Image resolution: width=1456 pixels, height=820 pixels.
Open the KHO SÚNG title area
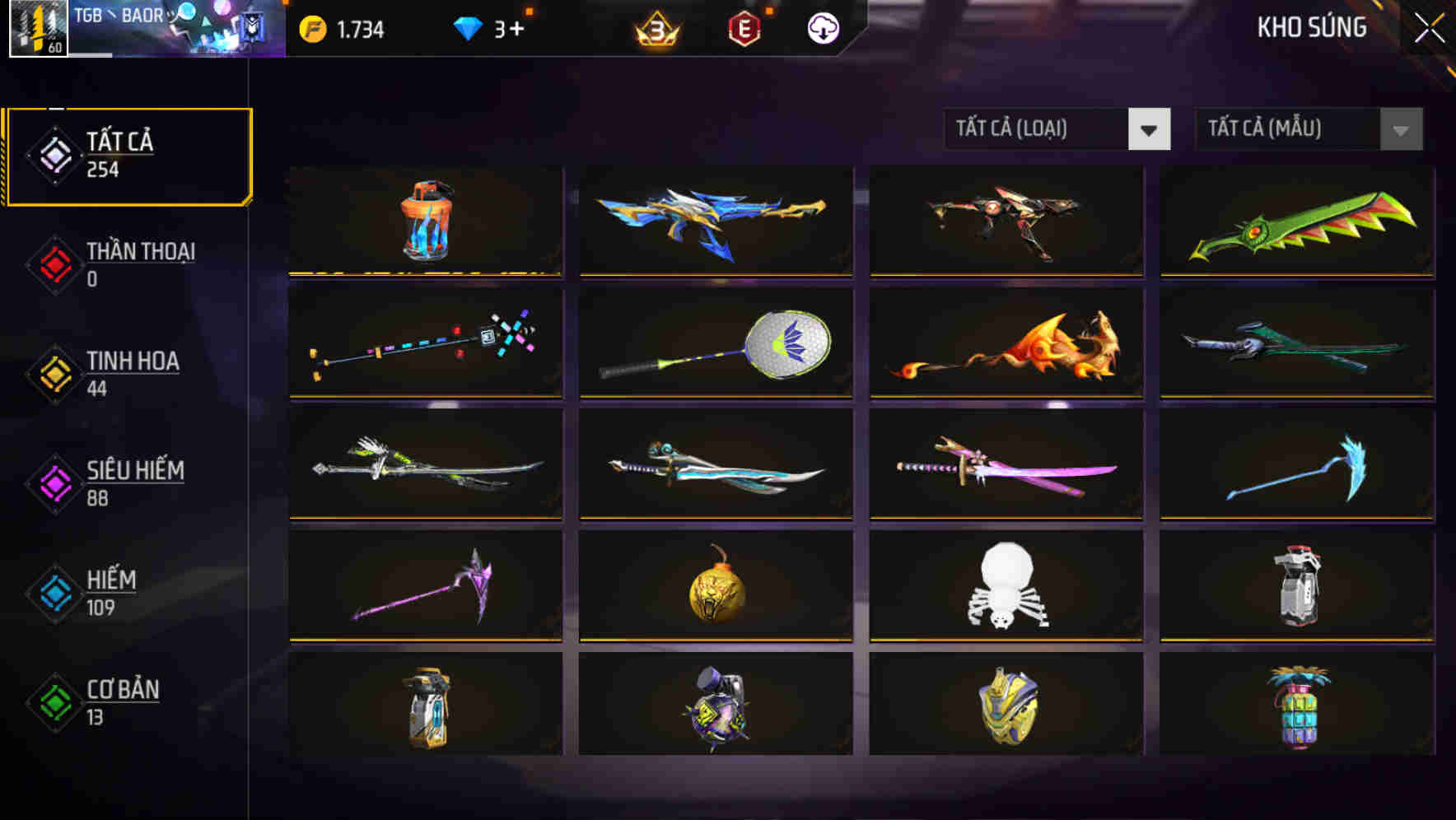point(1312,27)
